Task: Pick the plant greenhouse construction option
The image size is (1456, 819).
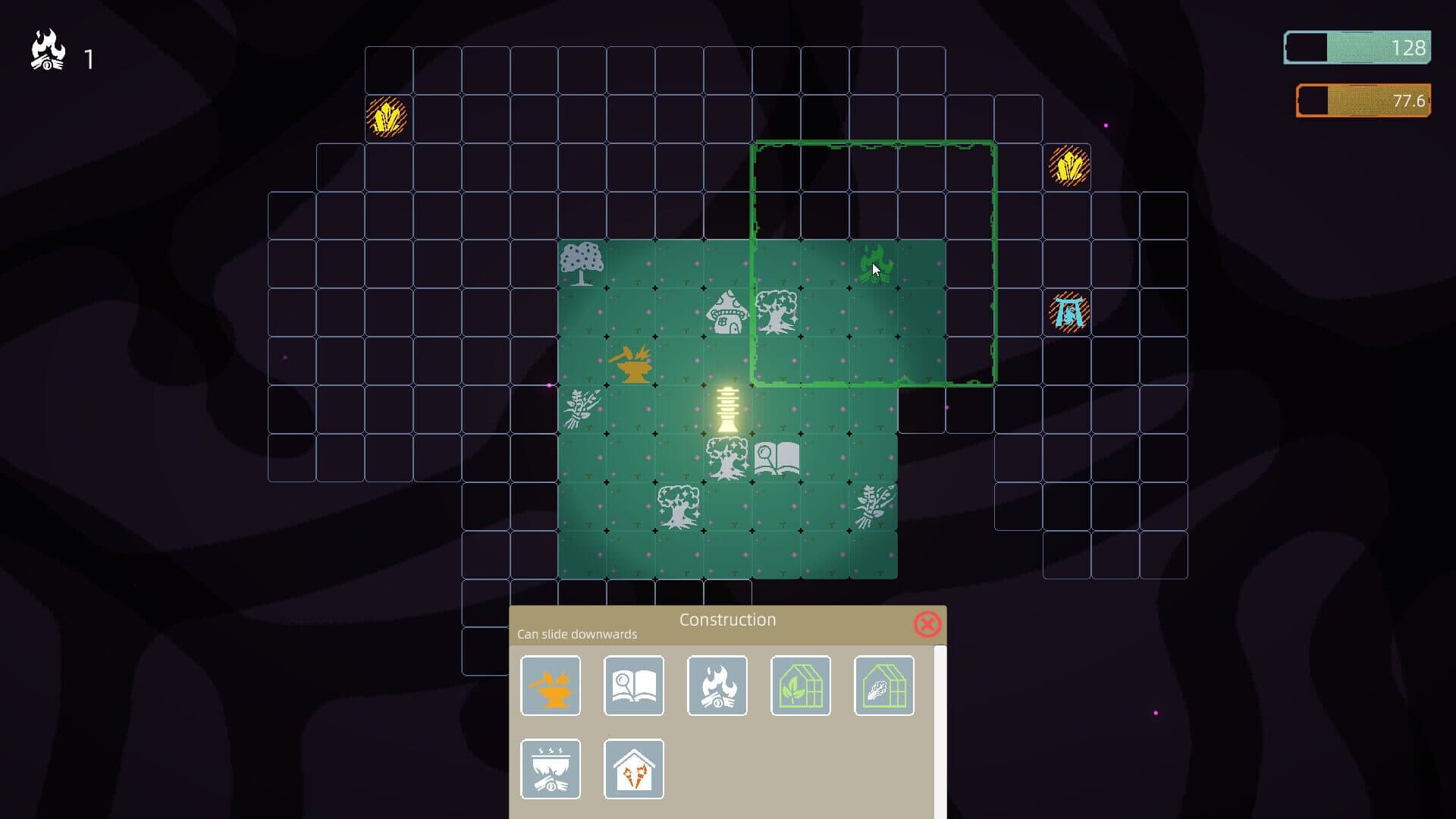Action: [x=800, y=686]
